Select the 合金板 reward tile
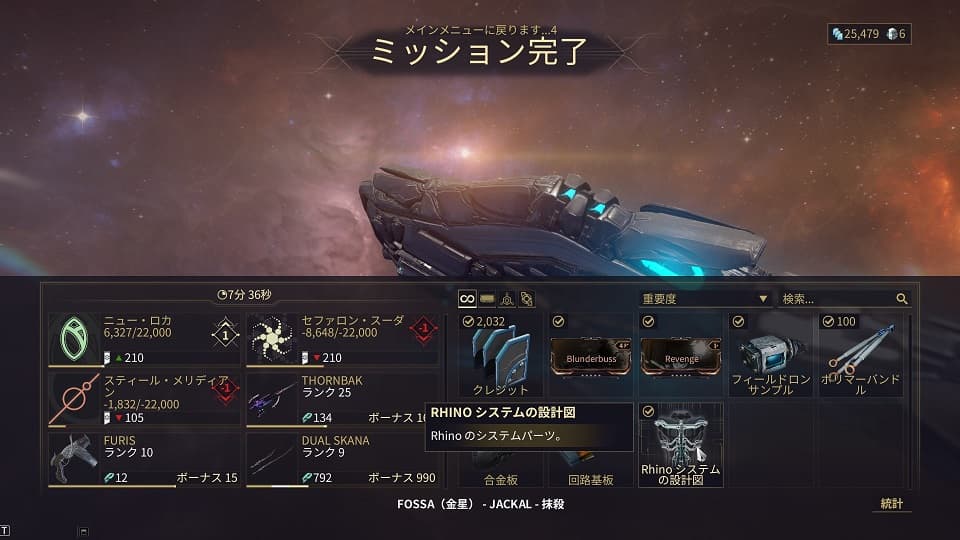Screen dimensions: 960x540 coord(501,470)
